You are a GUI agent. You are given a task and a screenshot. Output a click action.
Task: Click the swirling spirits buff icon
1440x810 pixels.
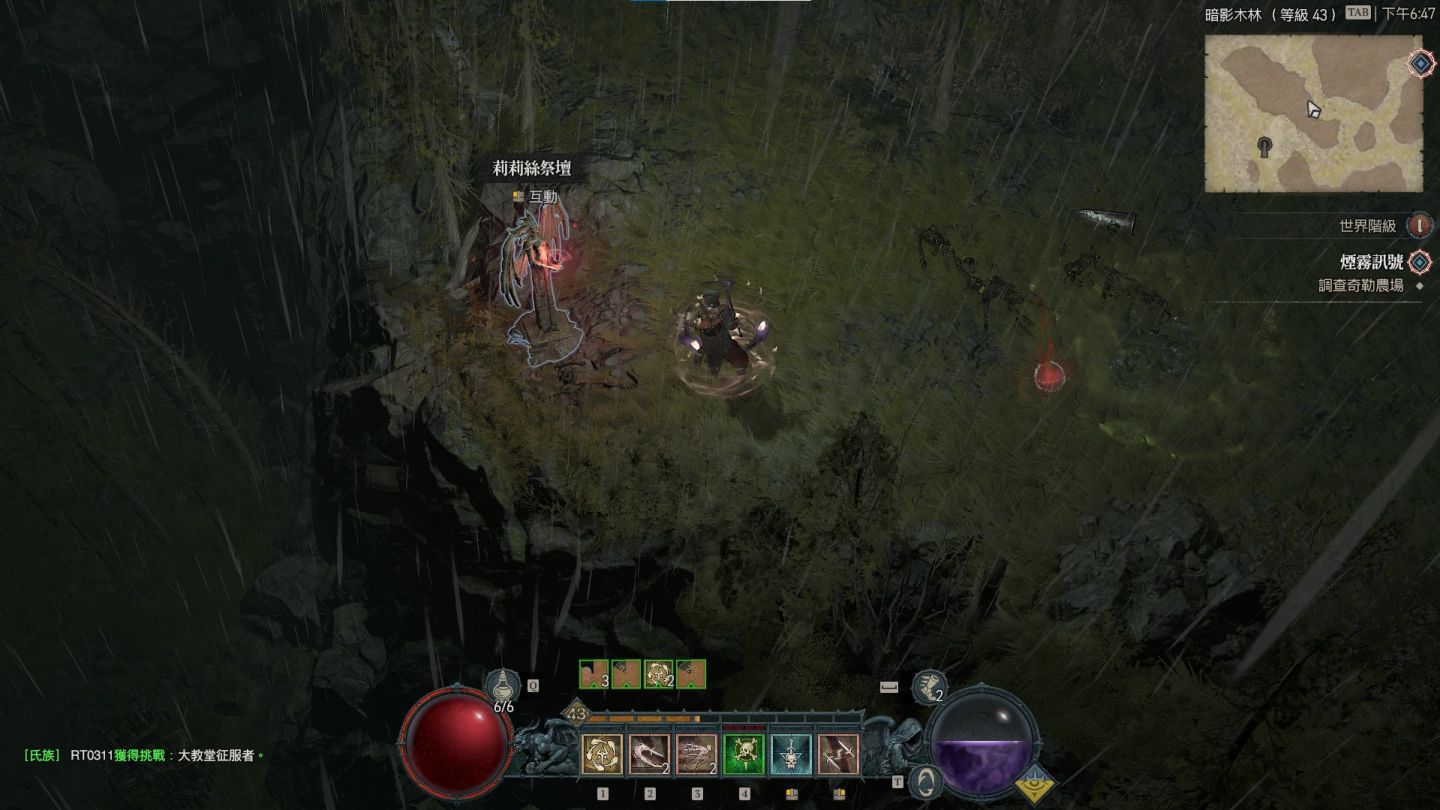tap(658, 674)
